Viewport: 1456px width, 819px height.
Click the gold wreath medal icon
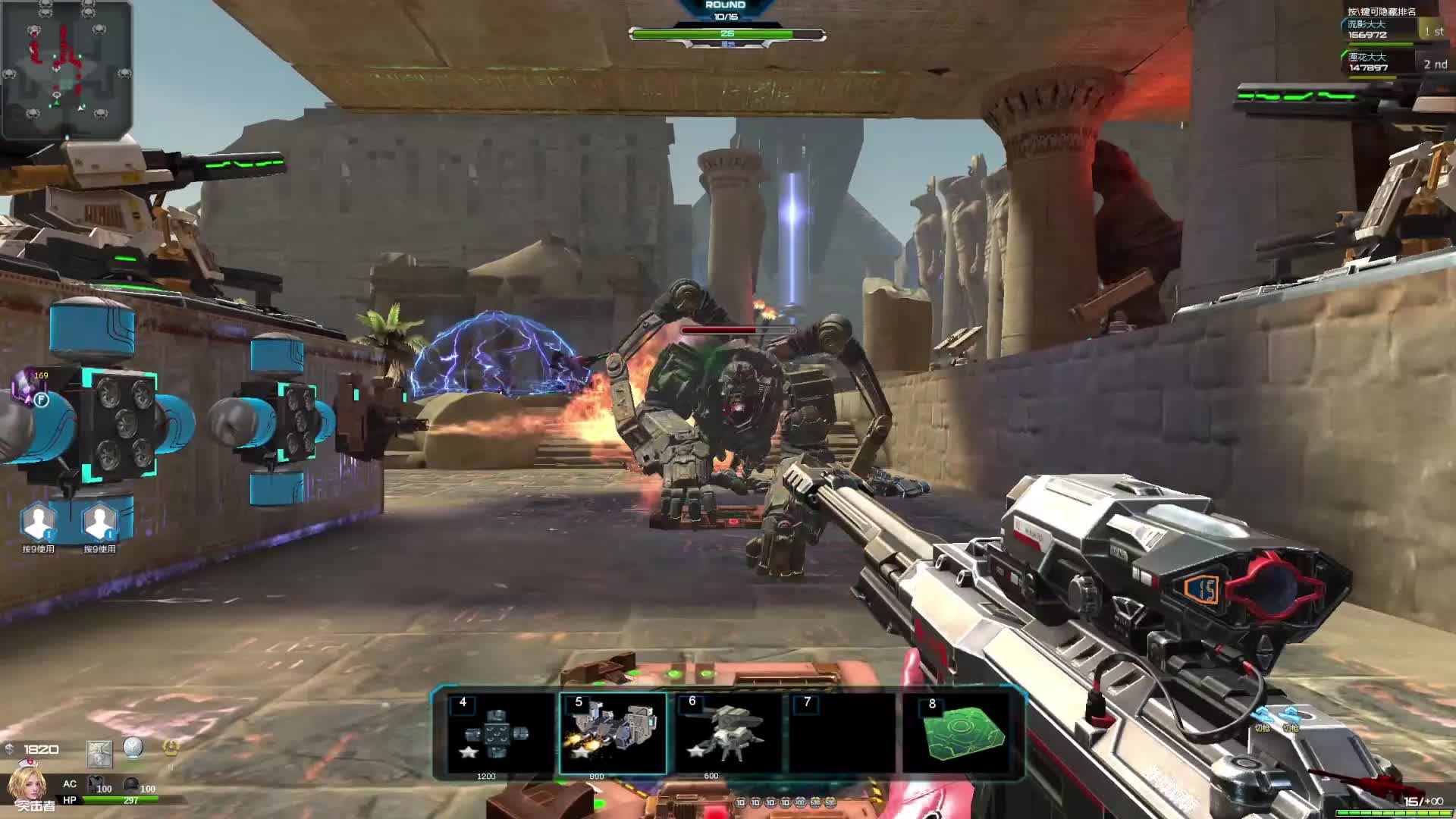click(x=171, y=748)
